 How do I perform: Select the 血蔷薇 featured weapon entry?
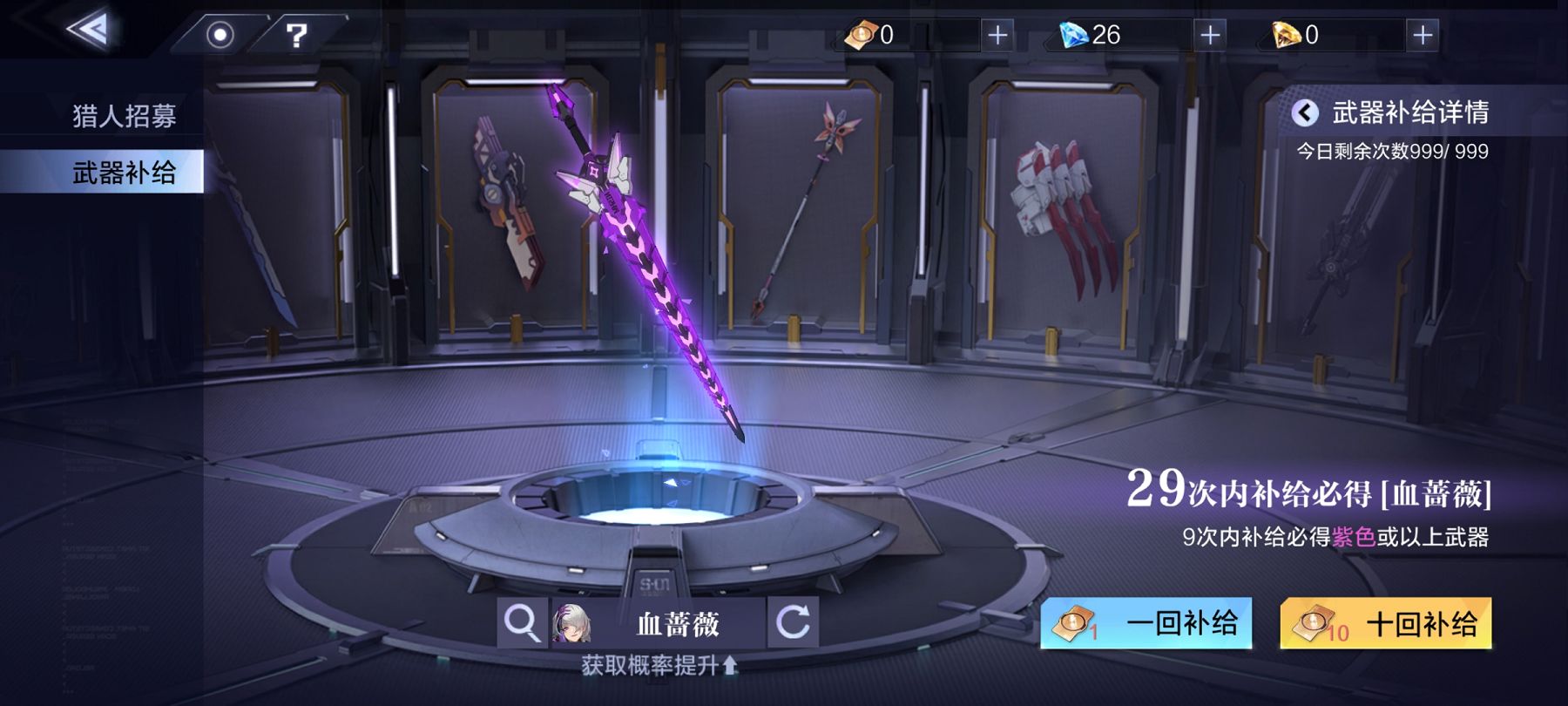pyautogui.click(x=659, y=623)
